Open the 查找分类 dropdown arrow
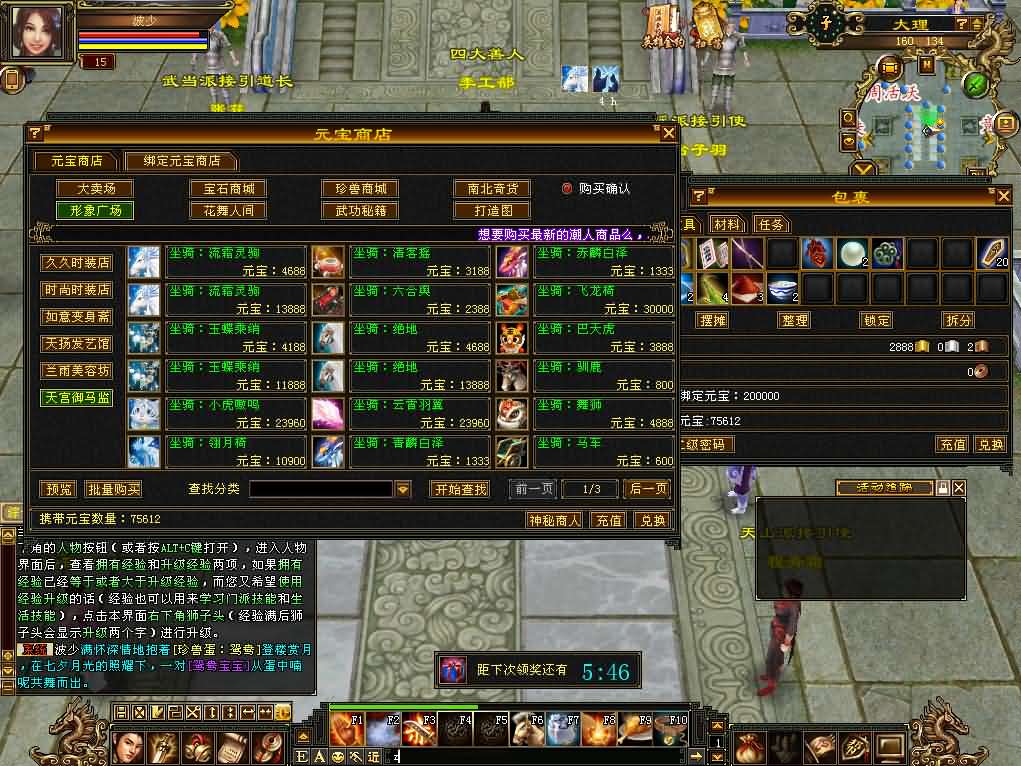The width and height of the screenshot is (1021, 766). (x=403, y=489)
